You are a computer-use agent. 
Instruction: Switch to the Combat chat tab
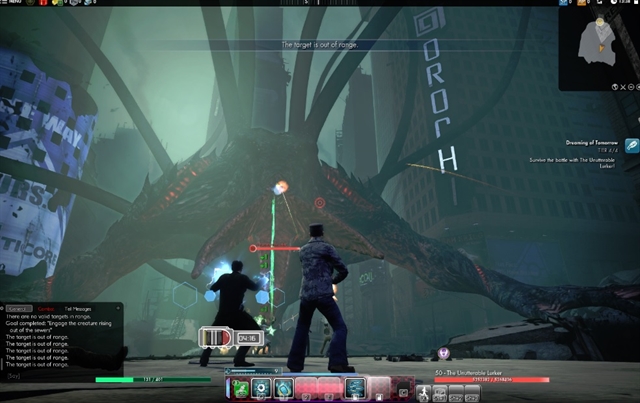click(46, 310)
